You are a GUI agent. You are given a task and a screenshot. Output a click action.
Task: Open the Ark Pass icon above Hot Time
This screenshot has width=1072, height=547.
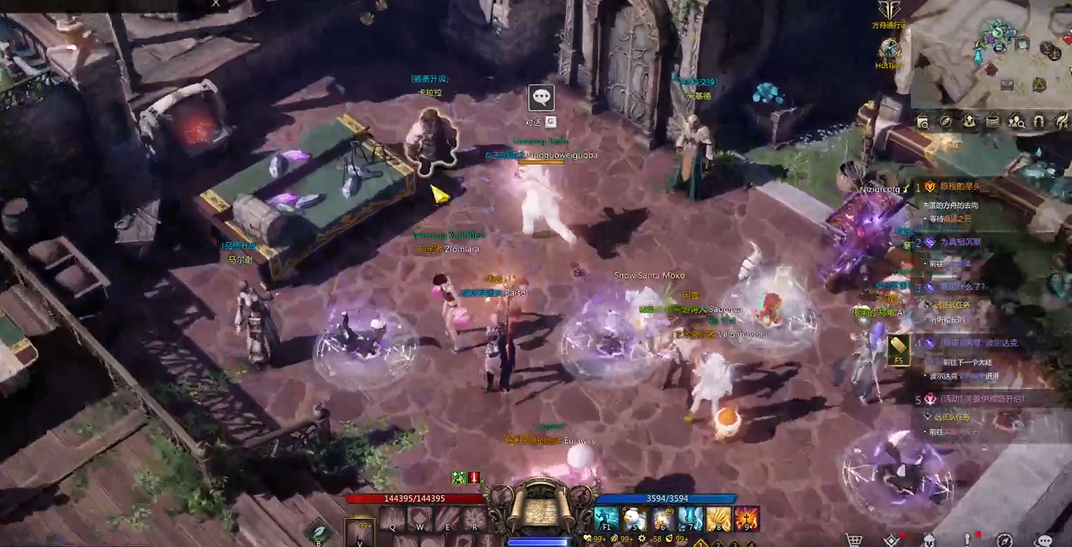[x=889, y=12]
